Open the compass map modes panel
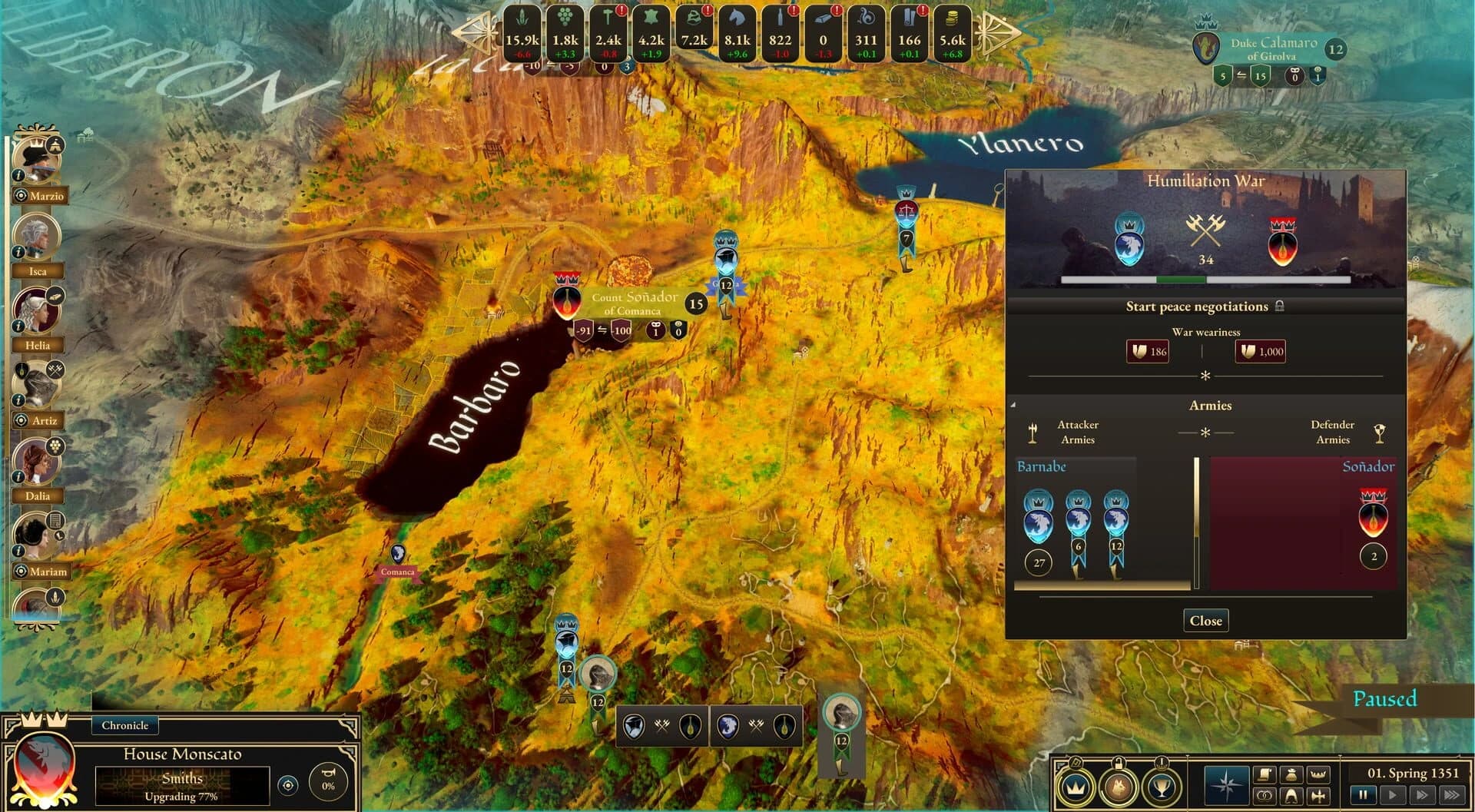The width and height of the screenshot is (1475, 812). pyautogui.click(x=1226, y=784)
